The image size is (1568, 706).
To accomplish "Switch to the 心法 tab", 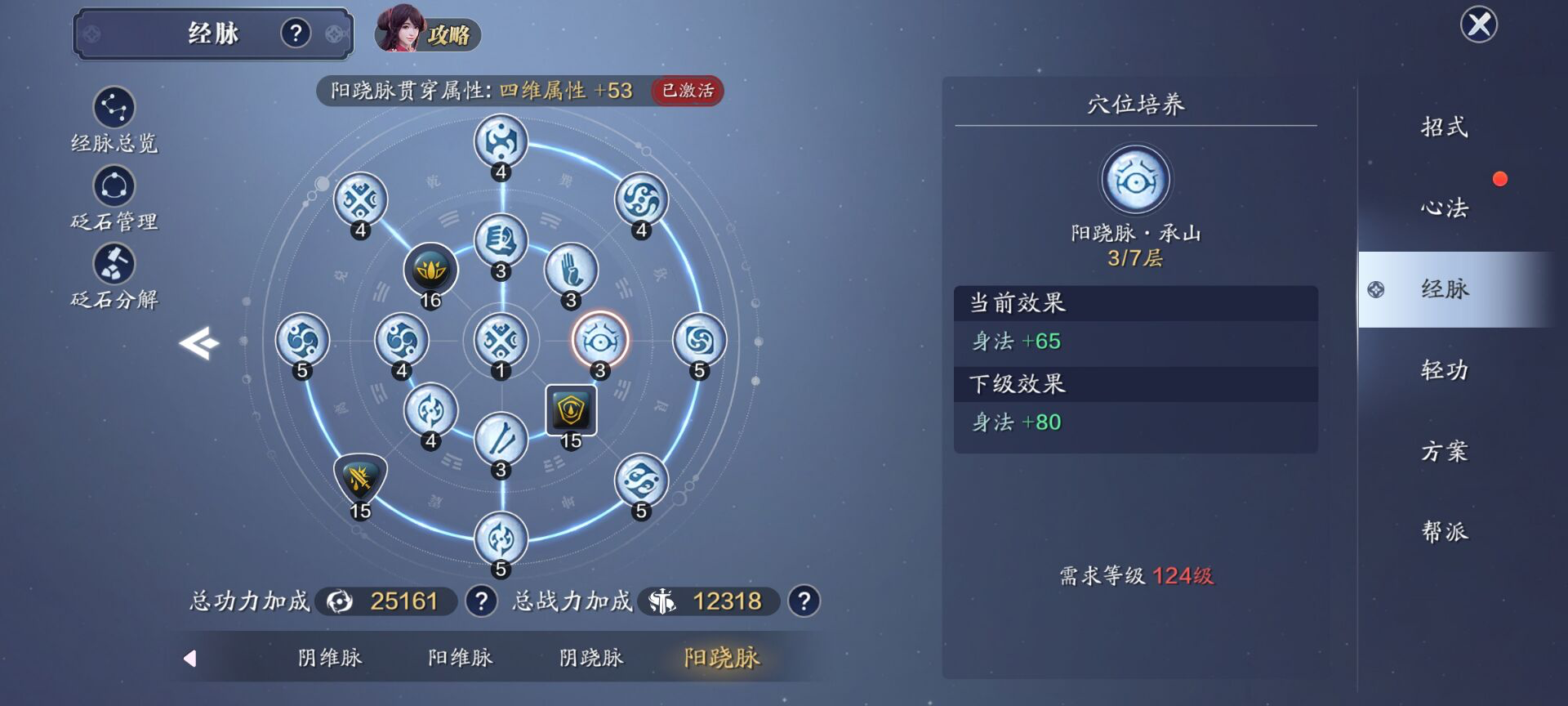I will (x=1444, y=208).
